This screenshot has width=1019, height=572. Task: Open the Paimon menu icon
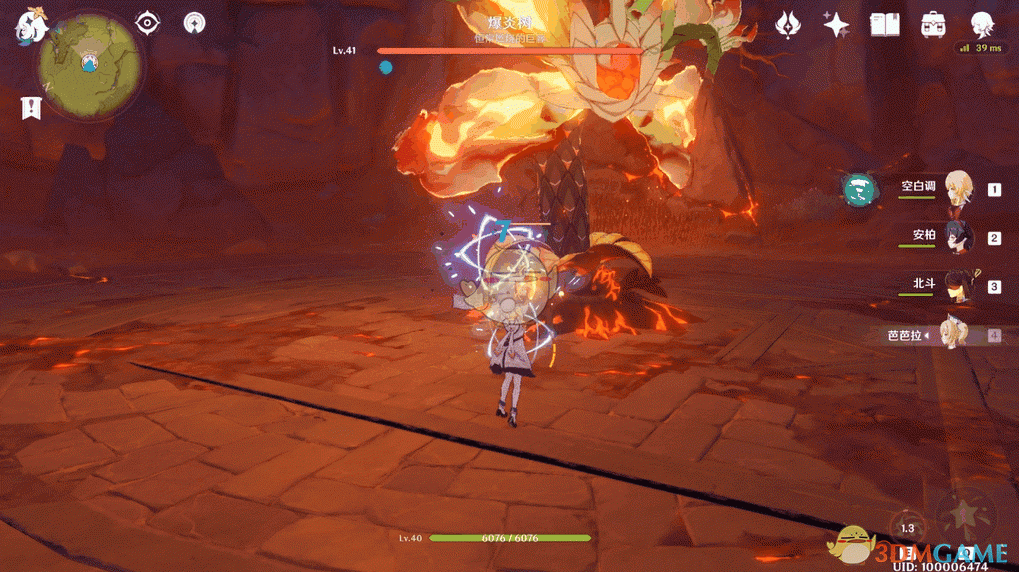click(30, 27)
